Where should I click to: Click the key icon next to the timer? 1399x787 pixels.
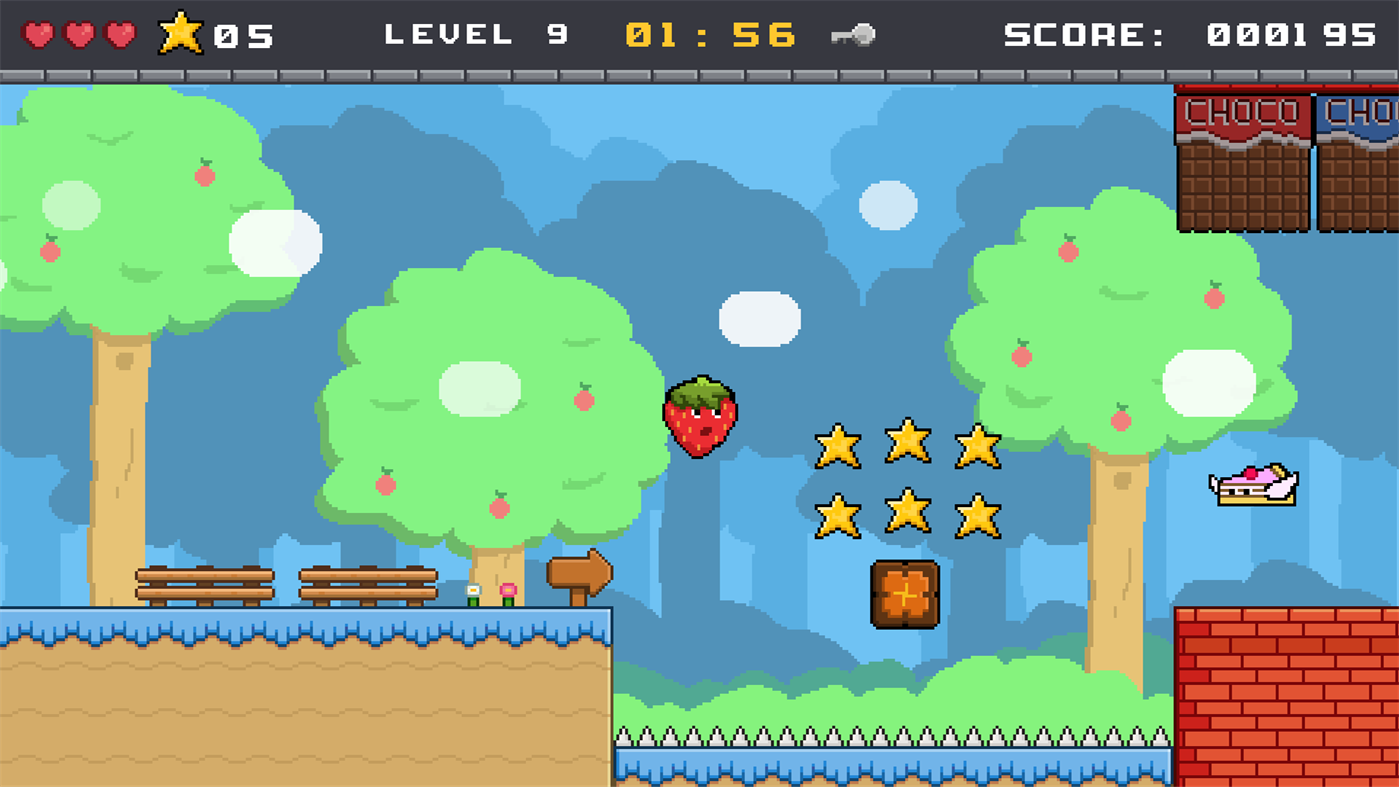coord(855,35)
